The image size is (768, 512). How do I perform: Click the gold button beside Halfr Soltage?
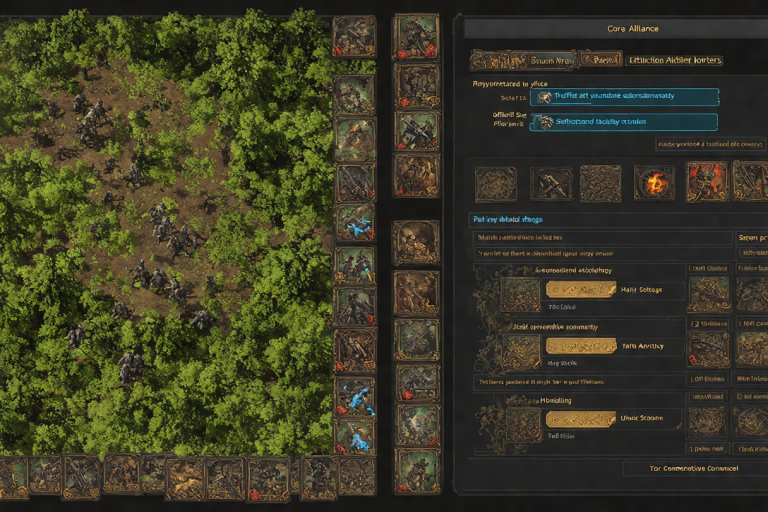pos(580,290)
